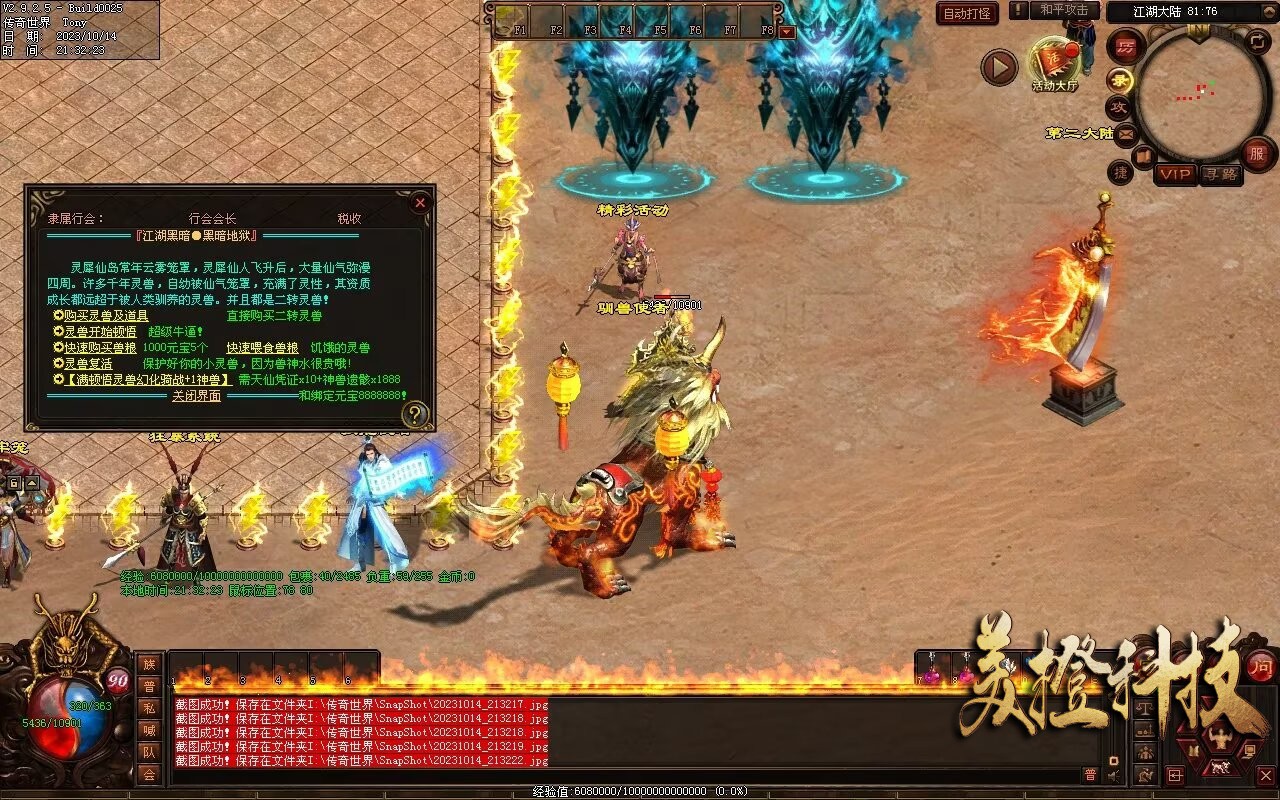Open the mail envelope icon
1280x800 pixels.
click(1127, 134)
